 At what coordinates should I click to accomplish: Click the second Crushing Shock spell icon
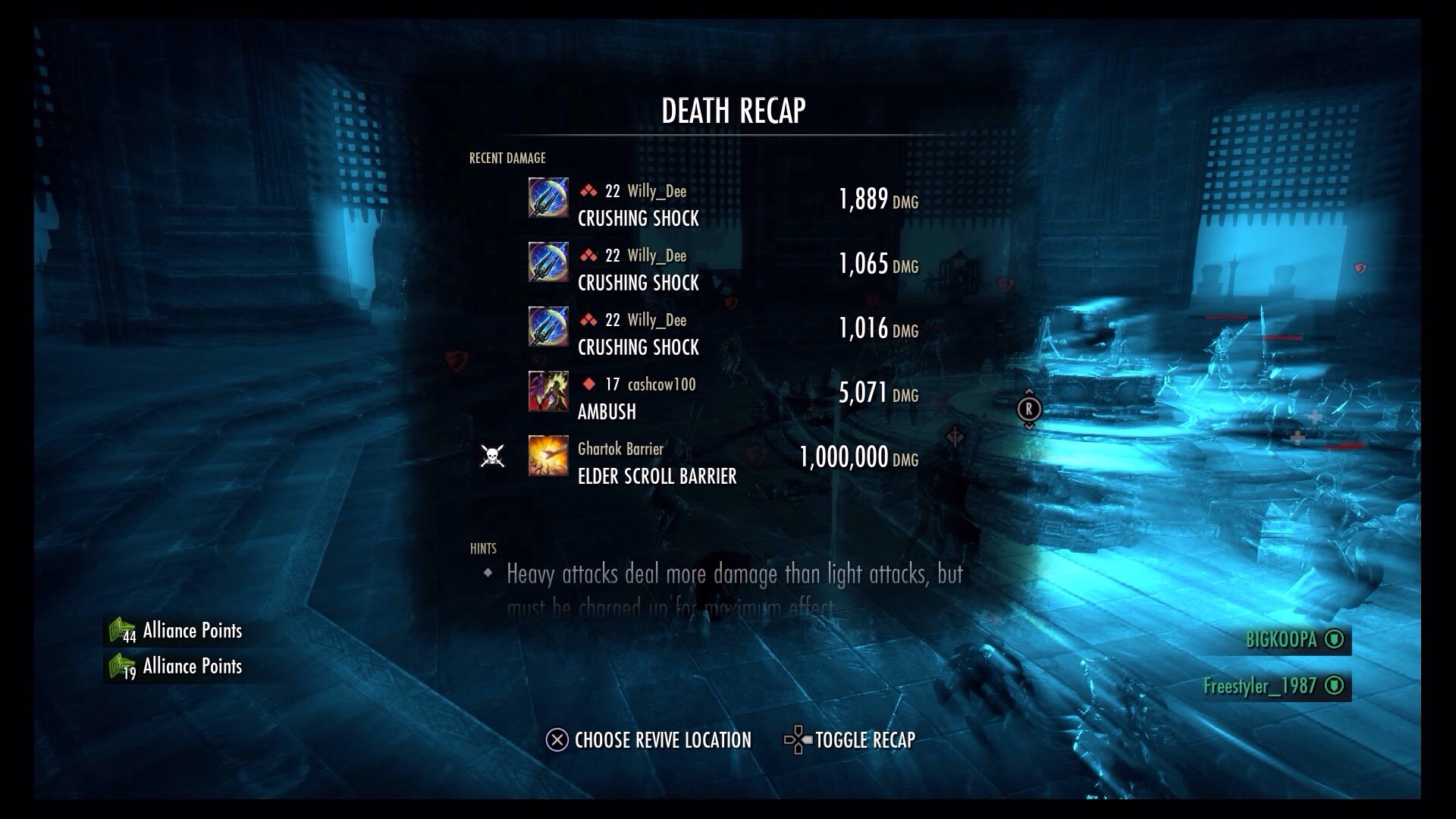click(x=548, y=265)
